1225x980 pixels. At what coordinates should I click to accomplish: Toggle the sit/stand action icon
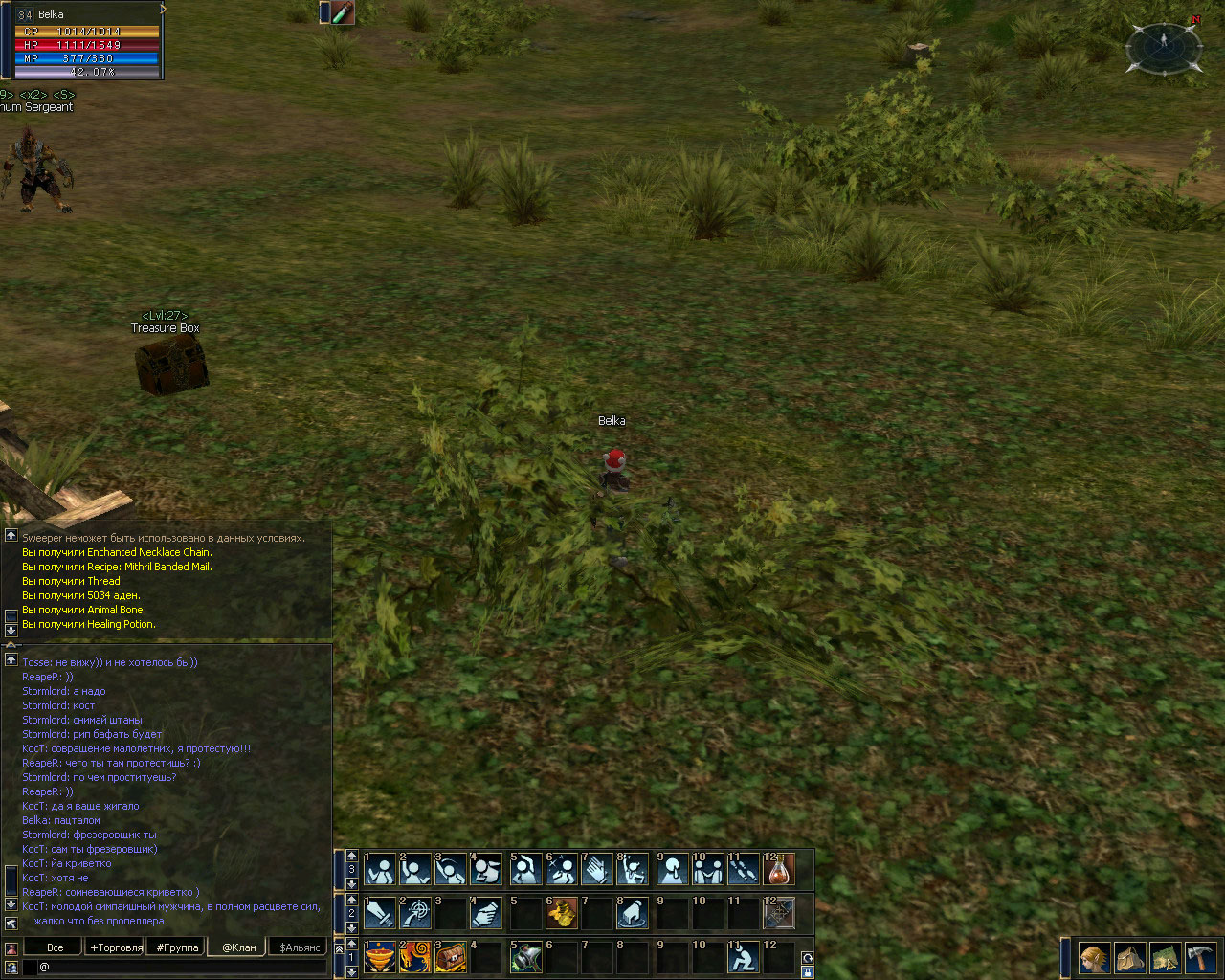tap(743, 957)
